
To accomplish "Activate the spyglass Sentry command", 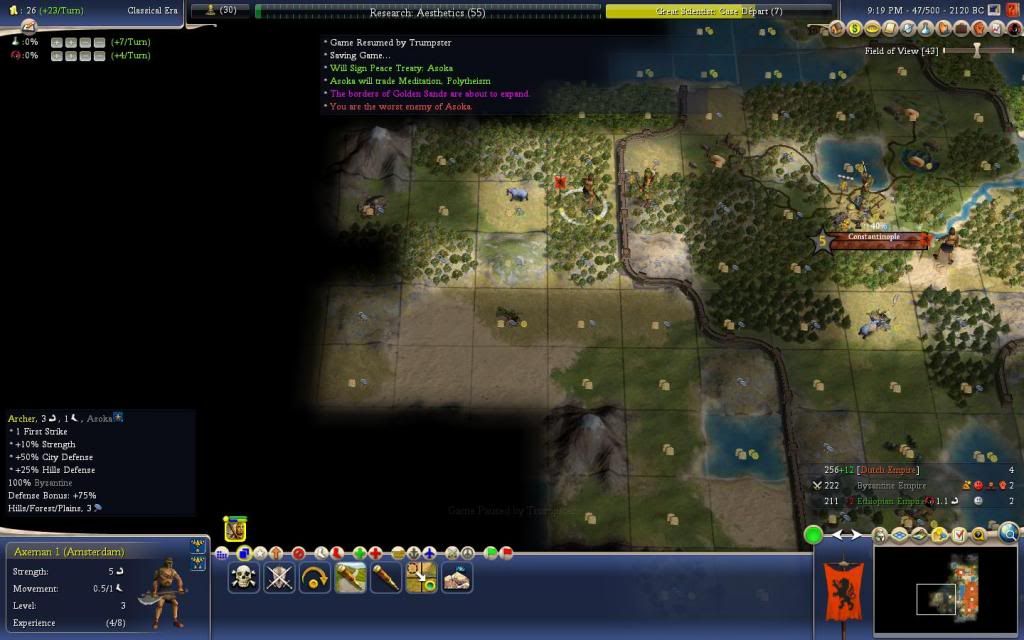I will pos(386,577).
